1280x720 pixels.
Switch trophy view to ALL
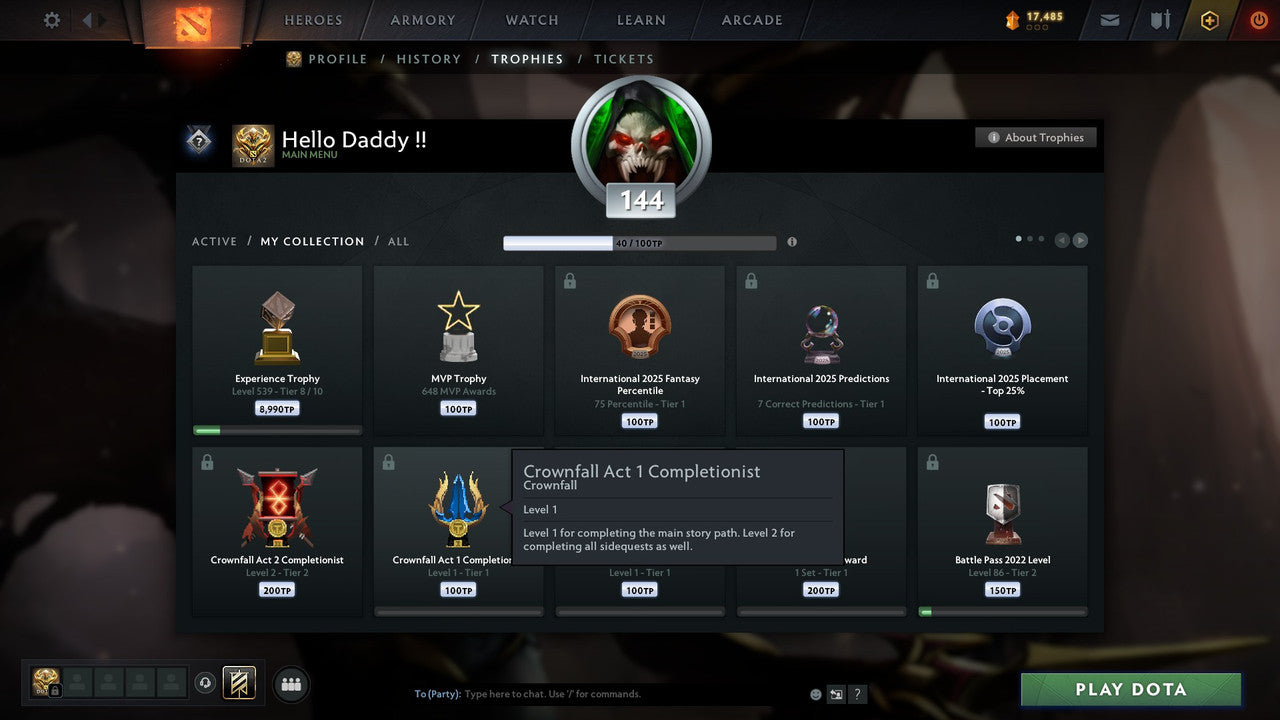pyautogui.click(x=398, y=241)
